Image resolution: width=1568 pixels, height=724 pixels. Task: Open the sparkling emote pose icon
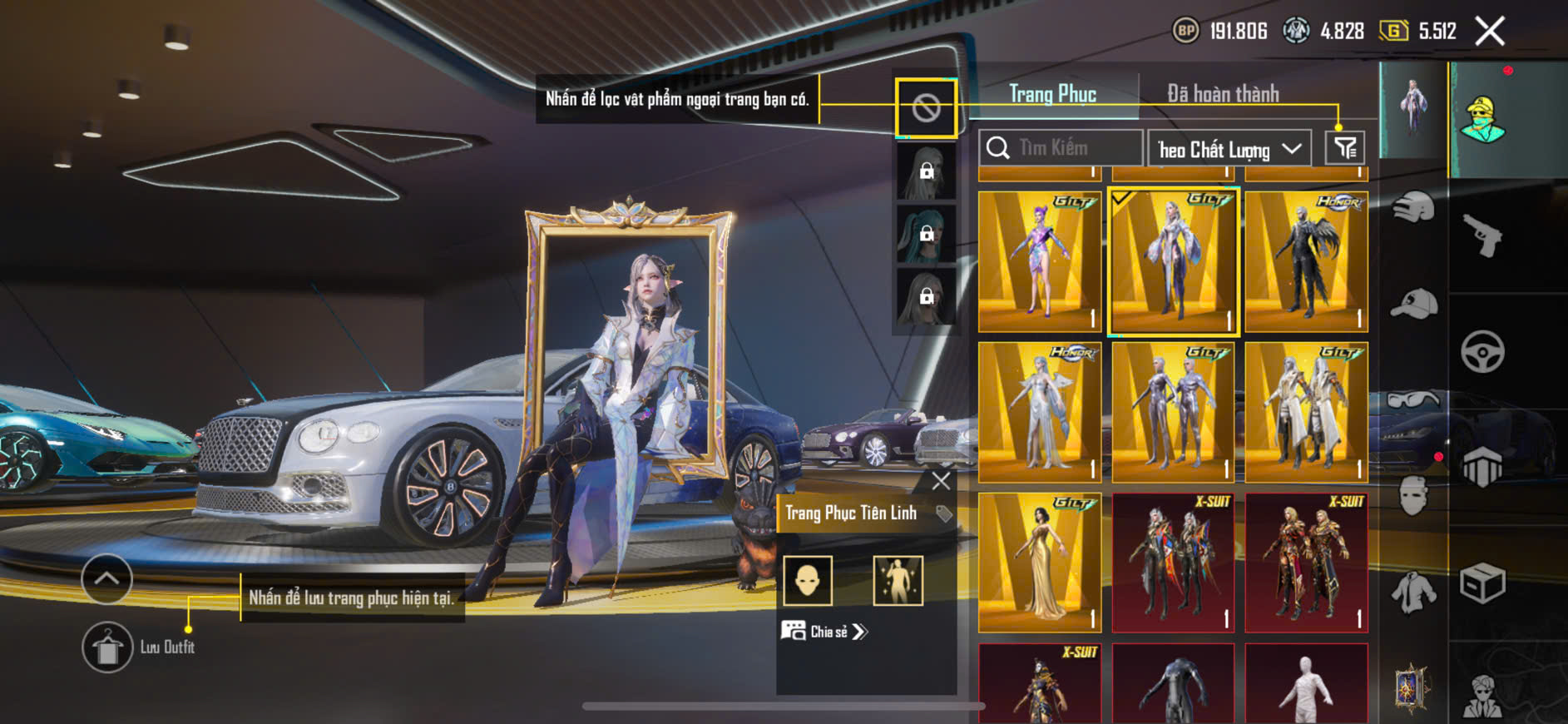tap(898, 580)
